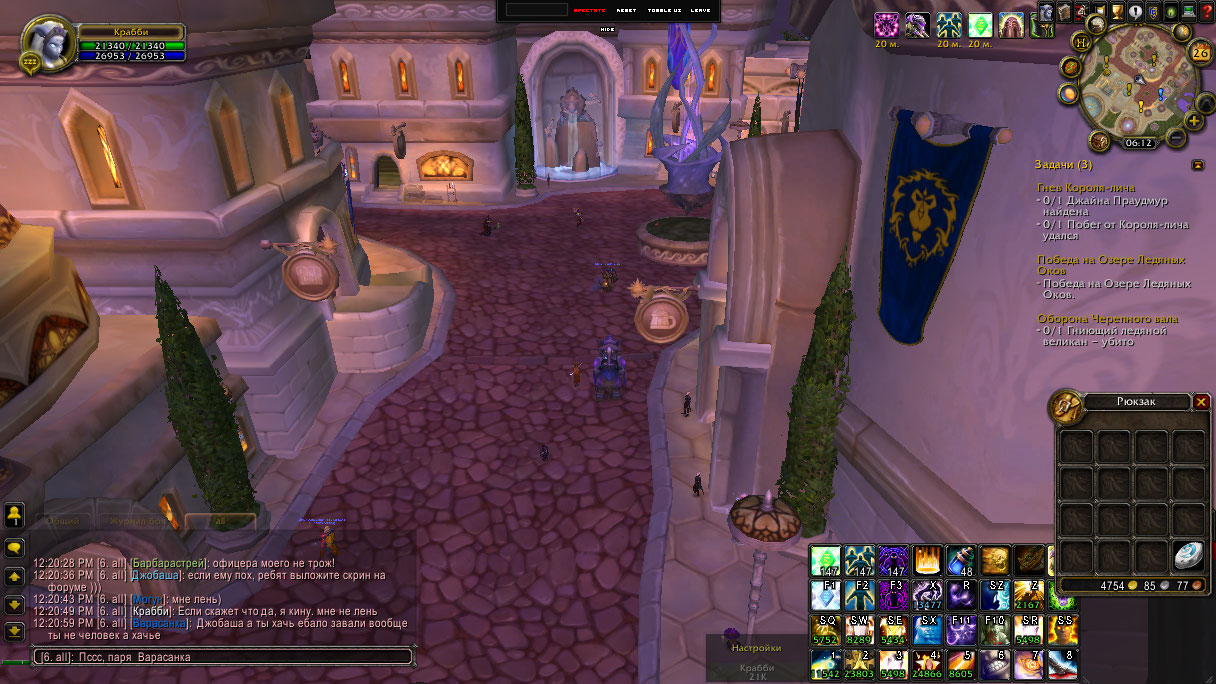Open the red question mark help menu
1216x684 pixels.
tap(1207, 12)
